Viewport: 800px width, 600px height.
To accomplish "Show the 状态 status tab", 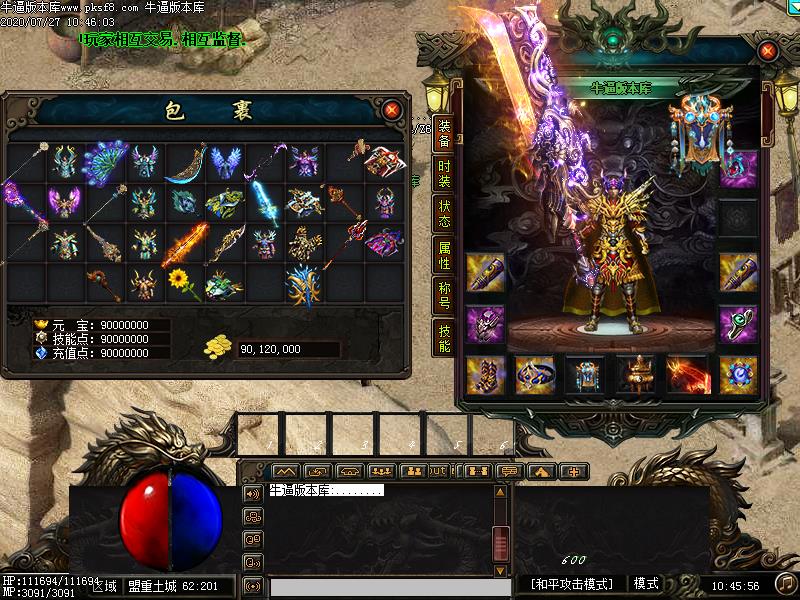I will [x=444, y=215].
